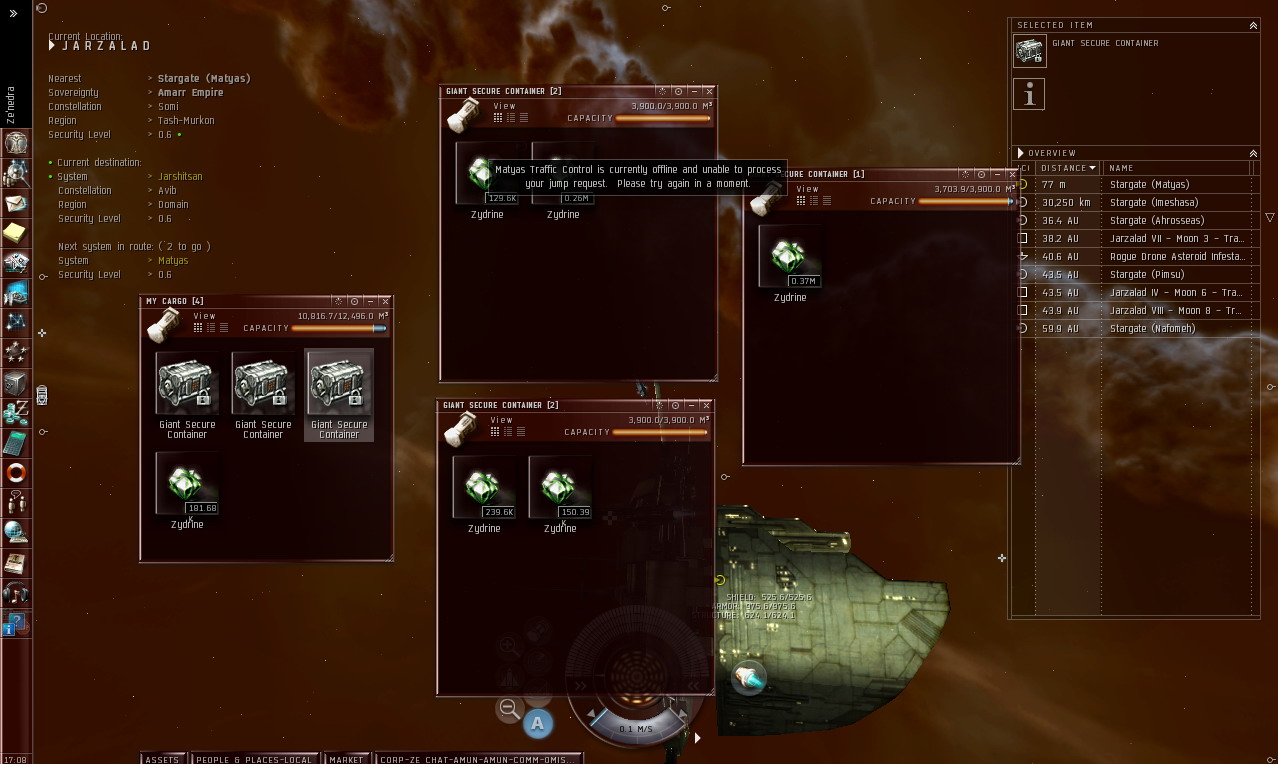Click the zoom-out magnifier button
1278x764 pixels.
(x=509, y=709)
